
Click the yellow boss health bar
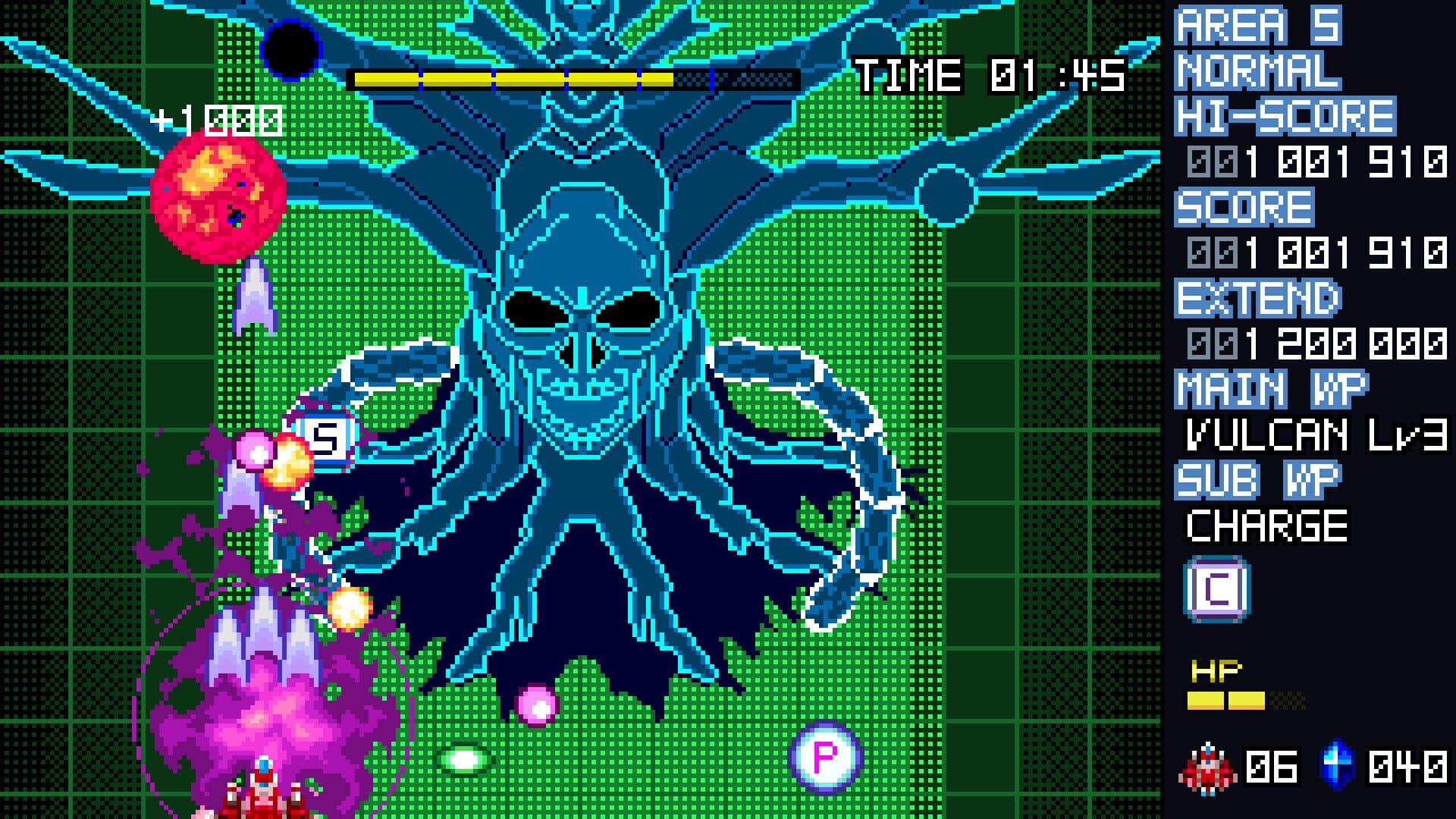click(x=512, y=77)
